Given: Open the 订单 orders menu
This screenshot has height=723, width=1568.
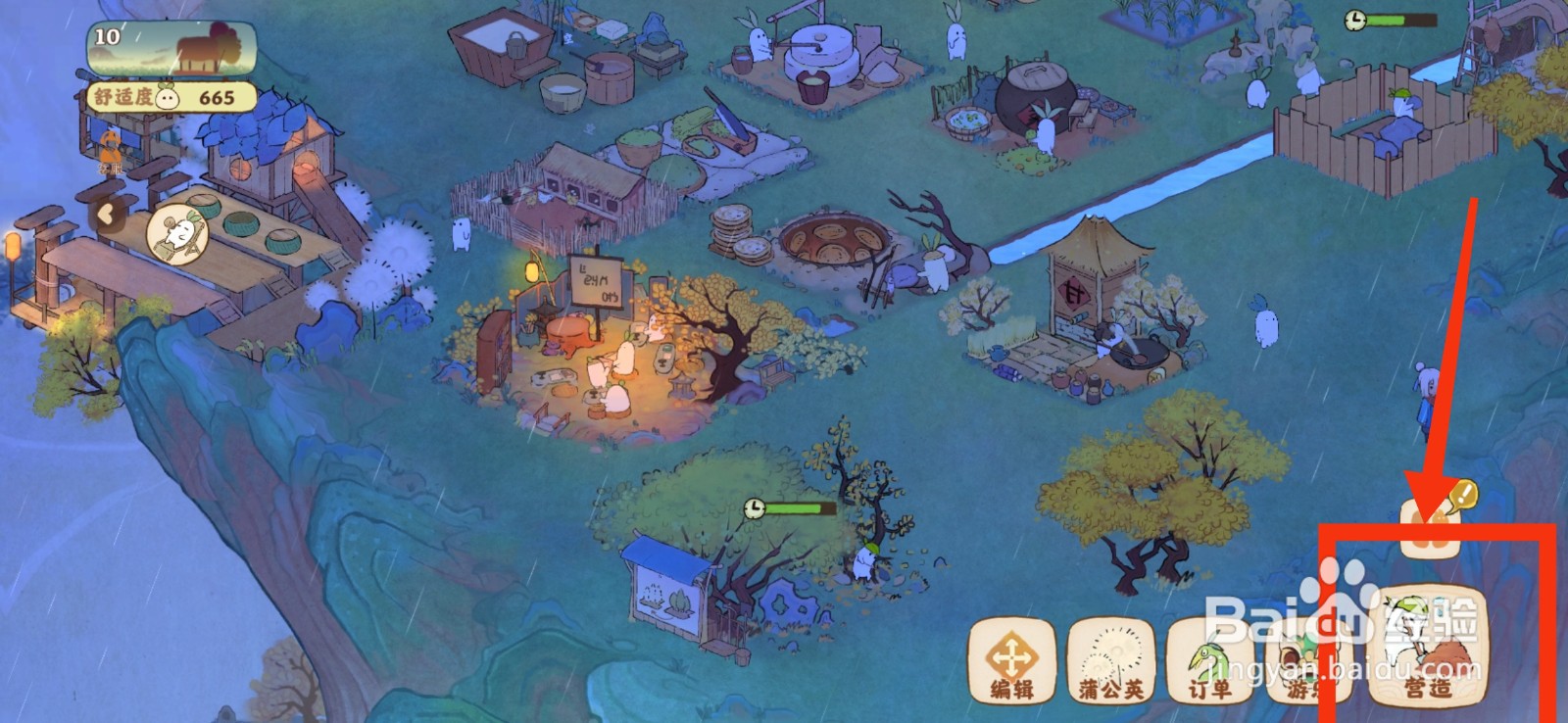Looking at the screenshot, I should [1208, 660].
